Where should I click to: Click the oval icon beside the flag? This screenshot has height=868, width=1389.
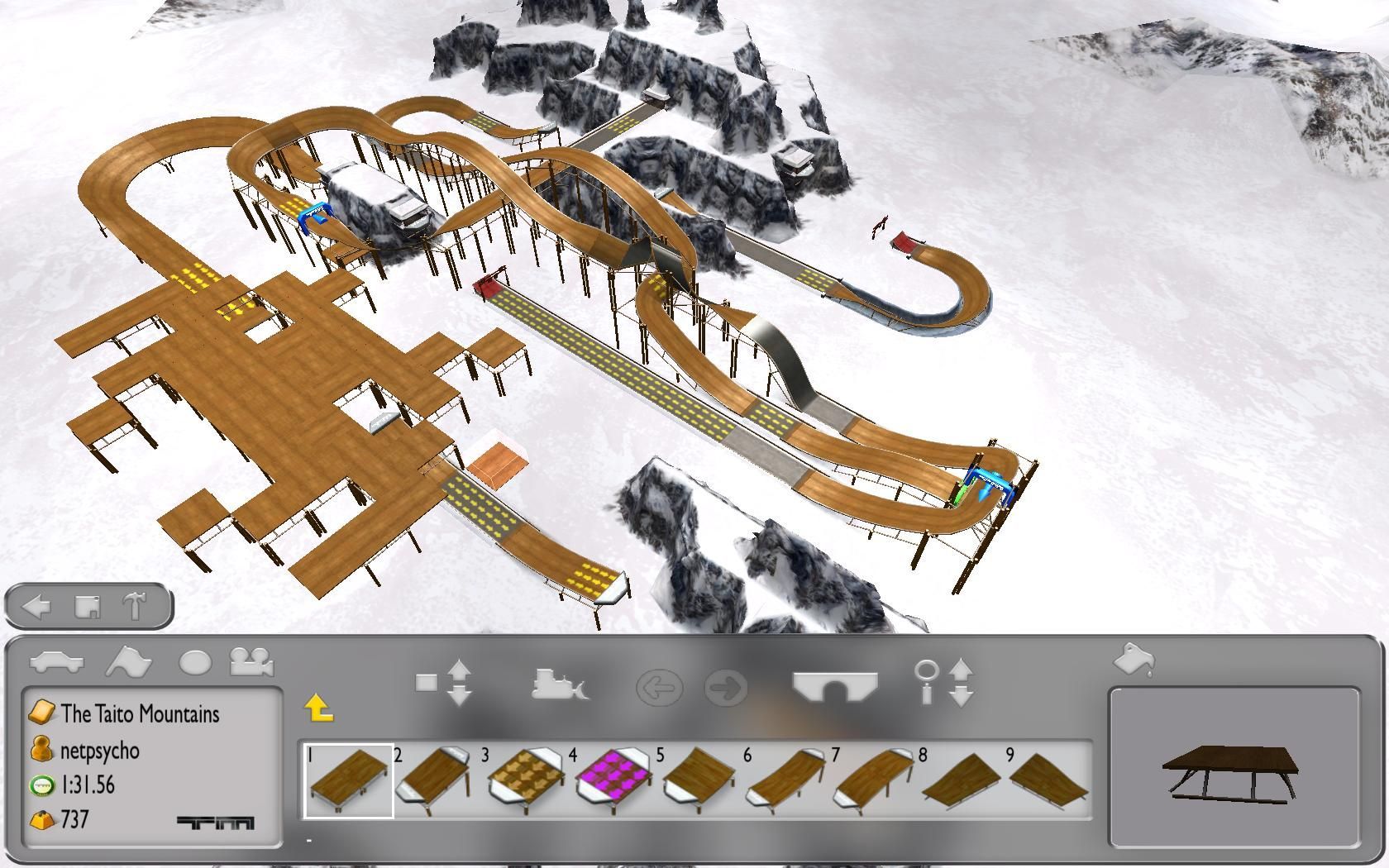tap(195, 662)
